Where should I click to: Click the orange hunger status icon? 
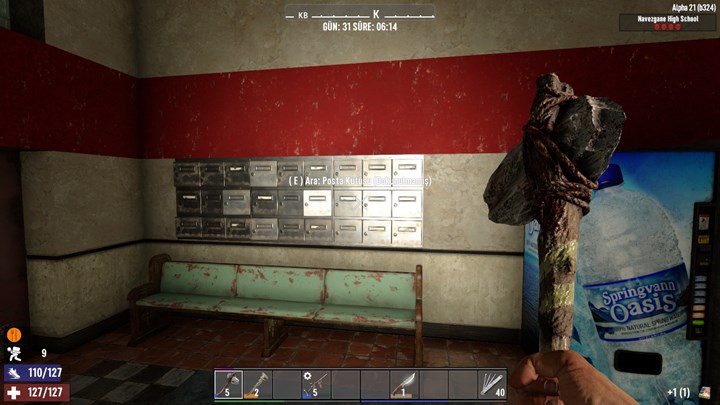click(14, 335)
